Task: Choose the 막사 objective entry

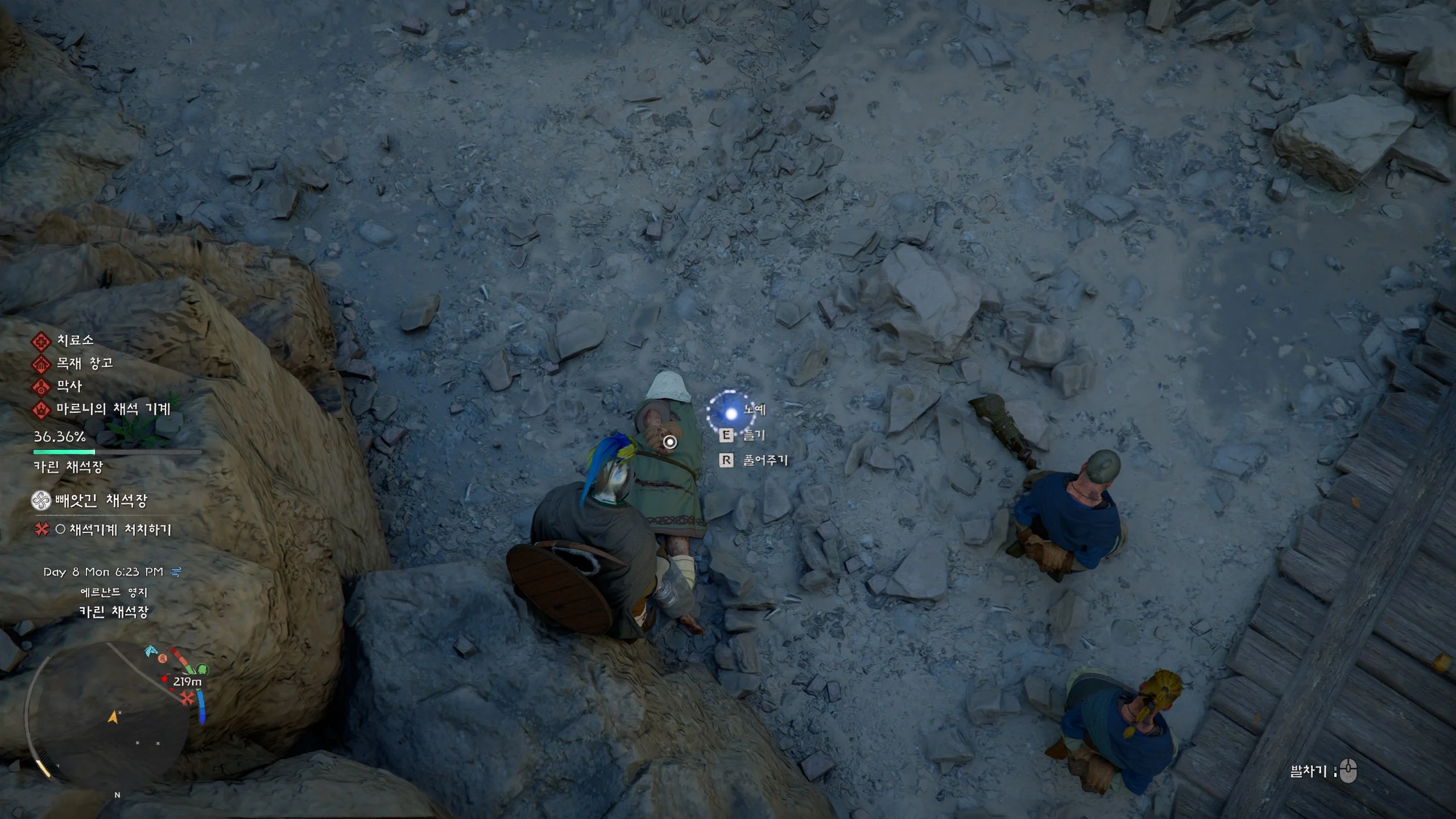Action: click(x=69, y=387)
